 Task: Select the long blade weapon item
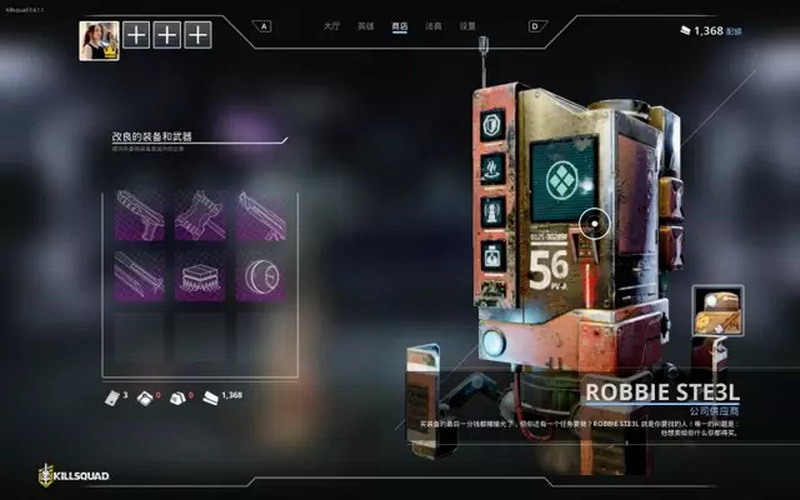(x=139, y=276)
